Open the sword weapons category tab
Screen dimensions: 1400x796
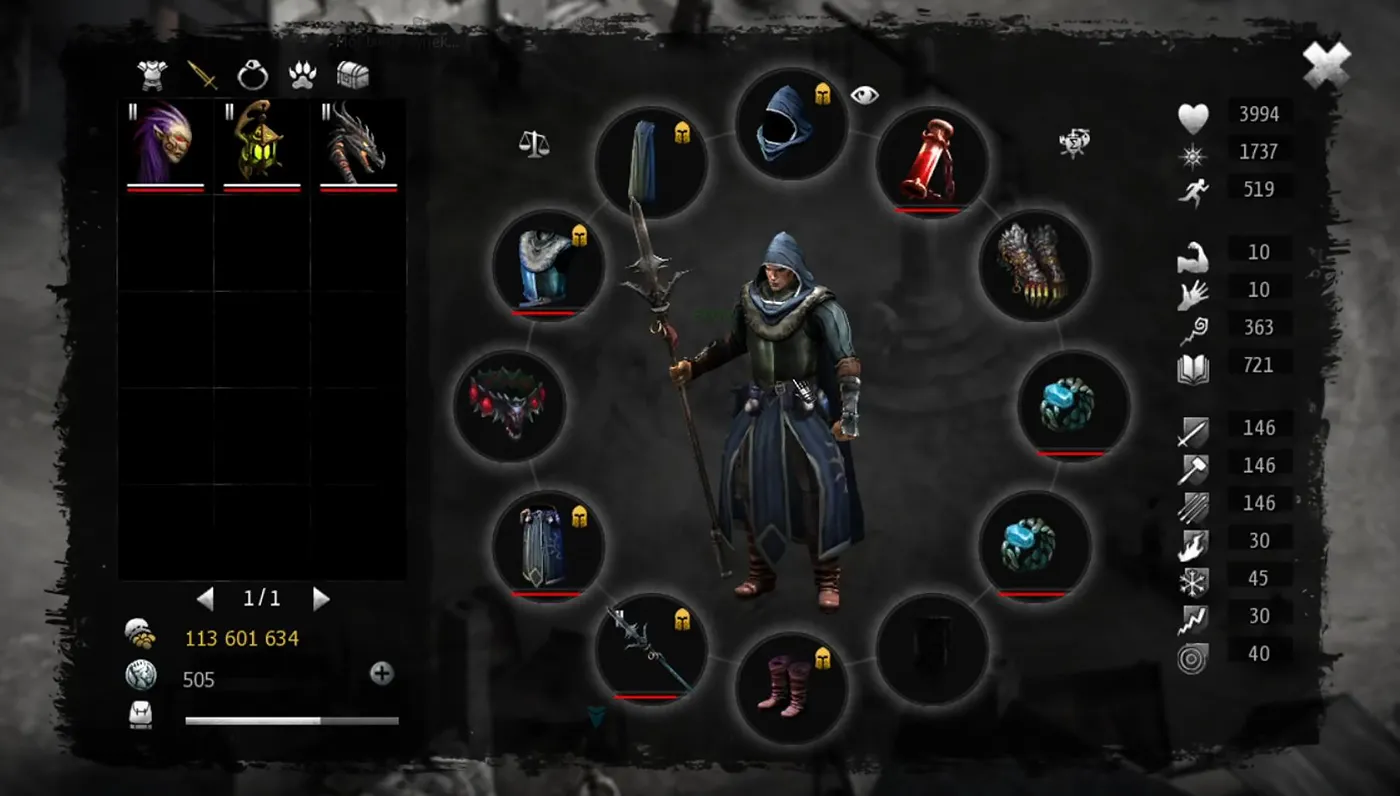point(203,75)
